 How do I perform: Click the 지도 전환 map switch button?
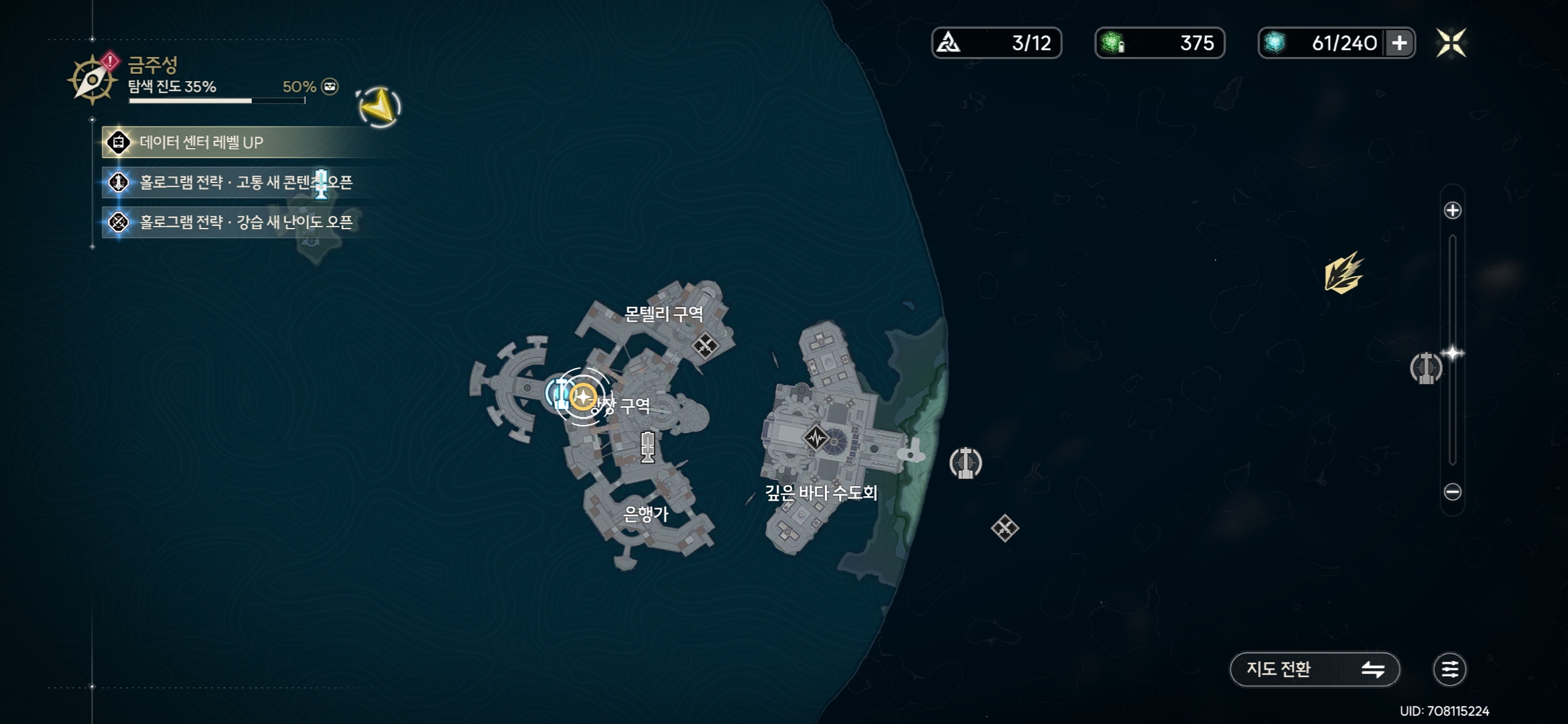point(1314,669)
